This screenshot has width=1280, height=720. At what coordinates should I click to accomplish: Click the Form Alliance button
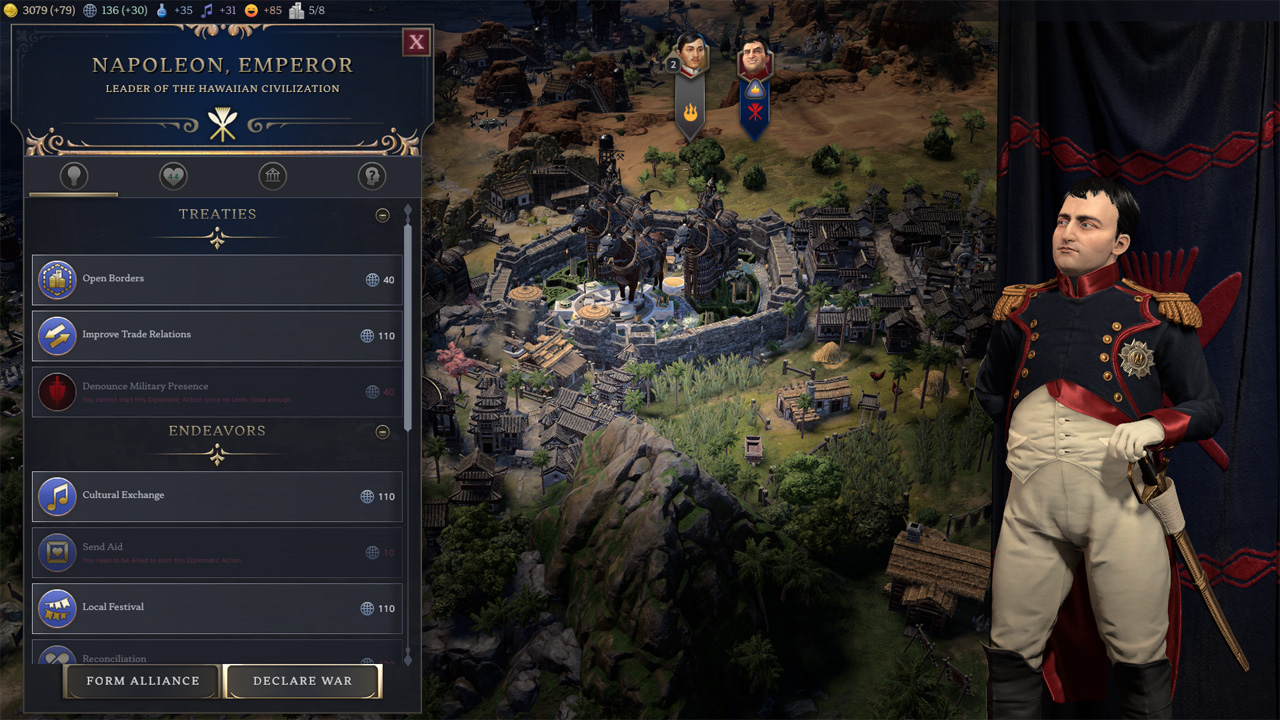click(x=142, y=681)
